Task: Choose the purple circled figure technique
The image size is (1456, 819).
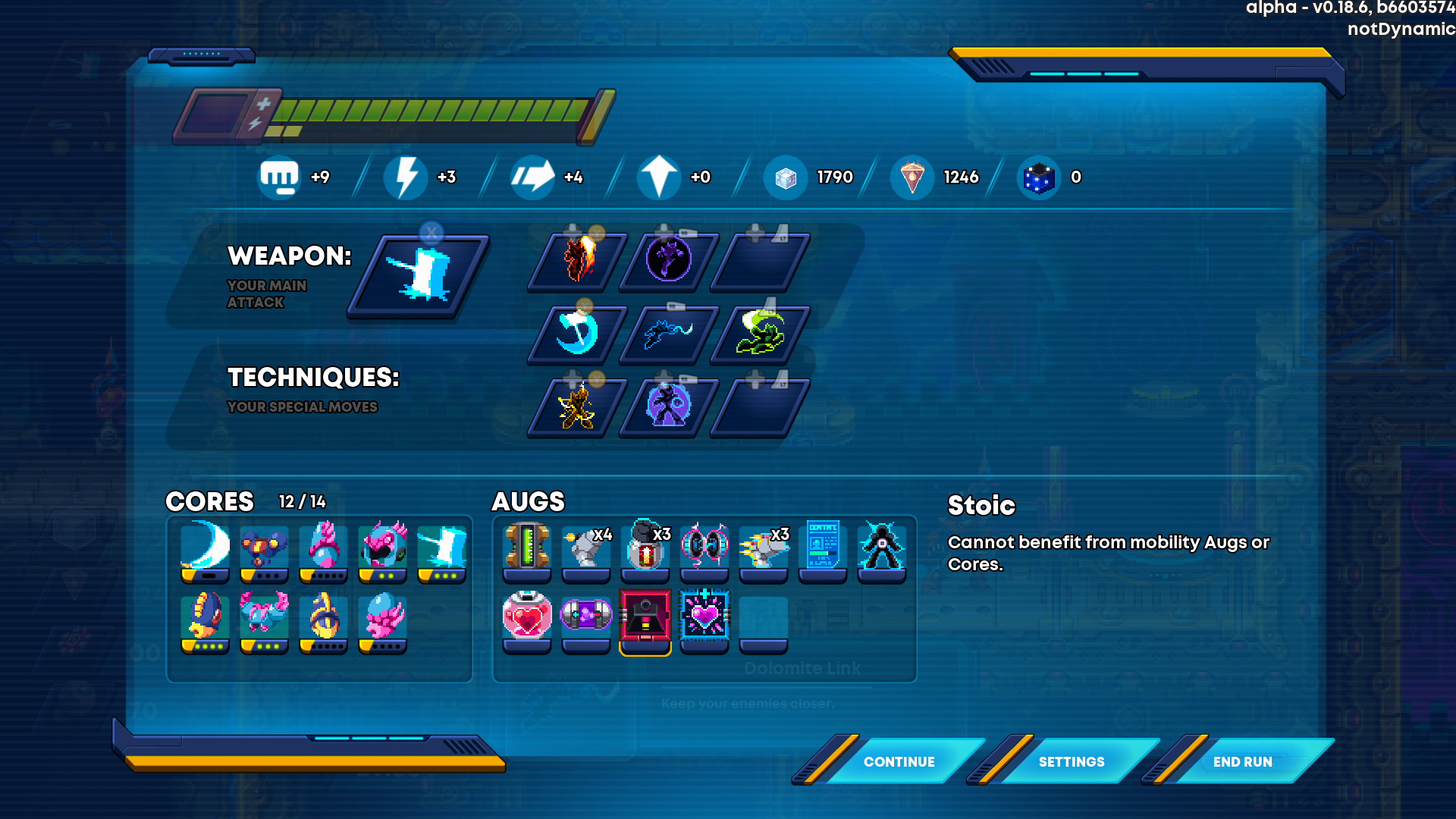Action: 669,260
